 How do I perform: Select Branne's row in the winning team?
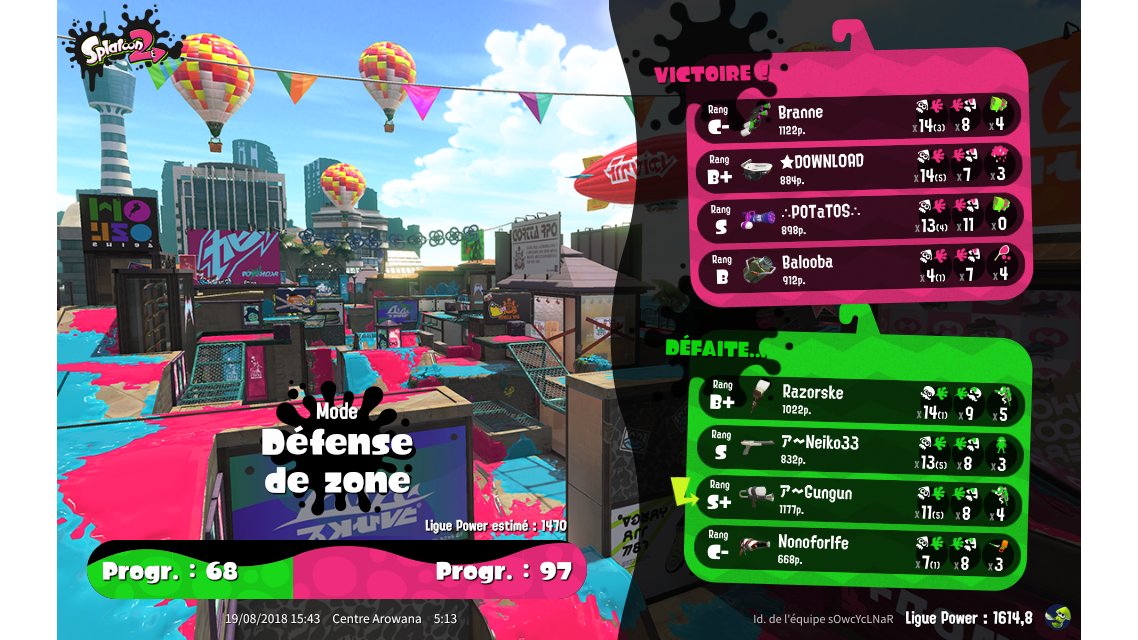point(858,117)
